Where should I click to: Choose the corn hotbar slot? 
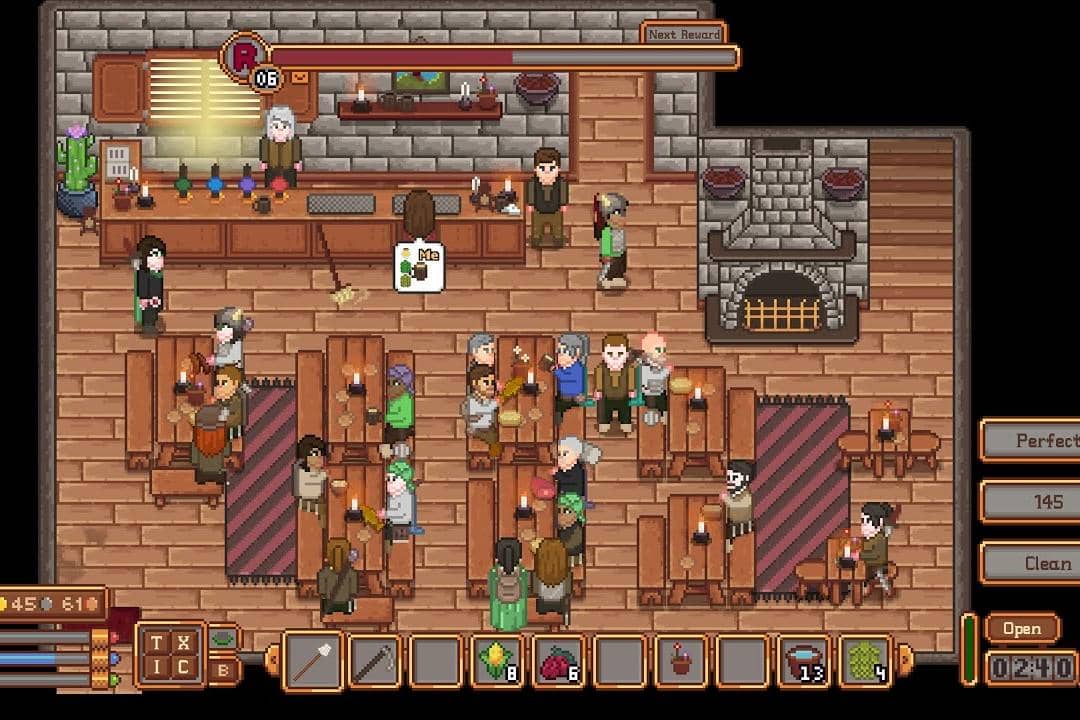[497, 661]
